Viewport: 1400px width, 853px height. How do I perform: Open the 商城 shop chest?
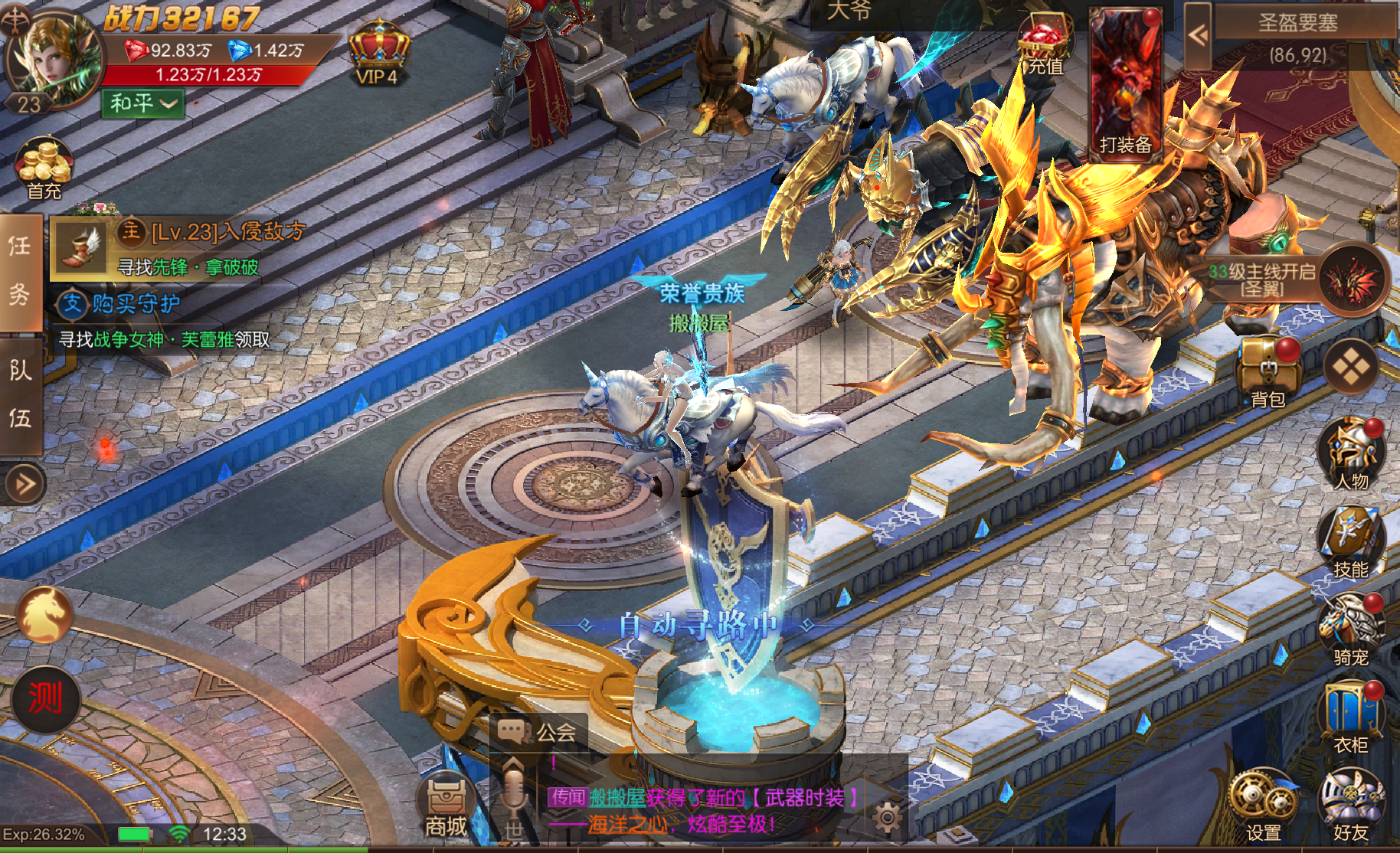click(x=446, y=806)
